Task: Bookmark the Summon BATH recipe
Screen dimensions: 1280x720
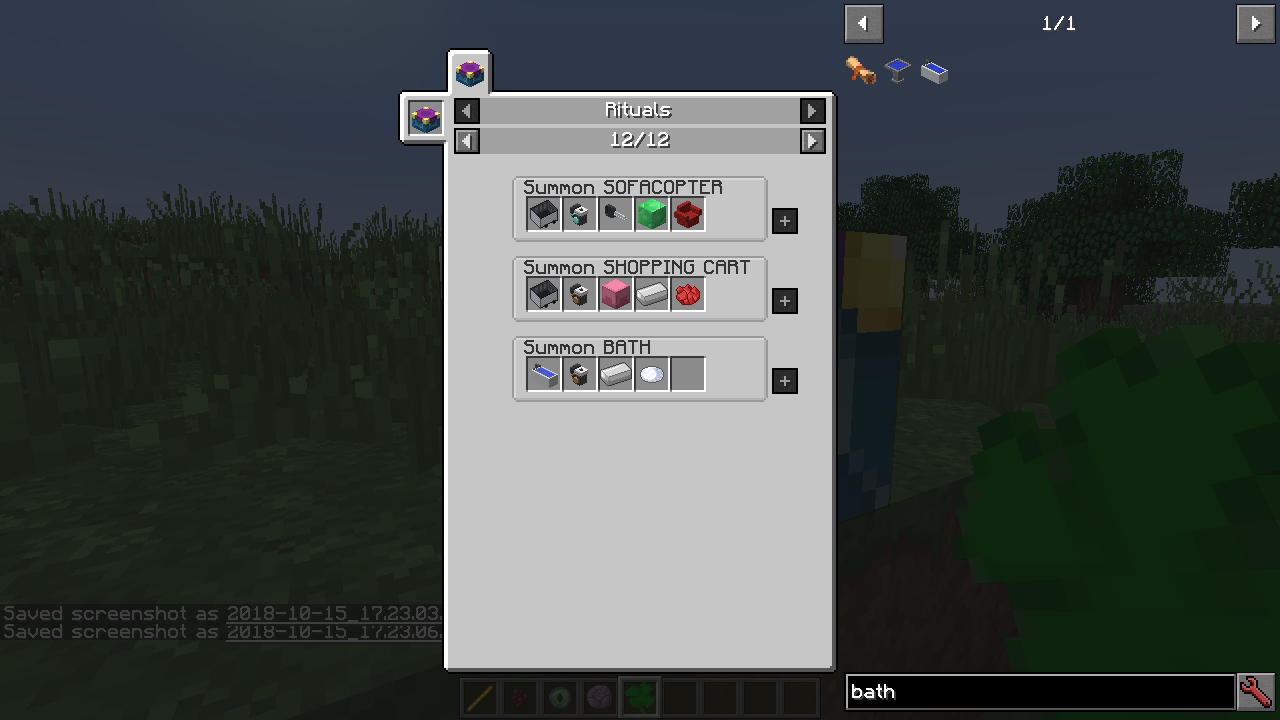Action: 784,380
